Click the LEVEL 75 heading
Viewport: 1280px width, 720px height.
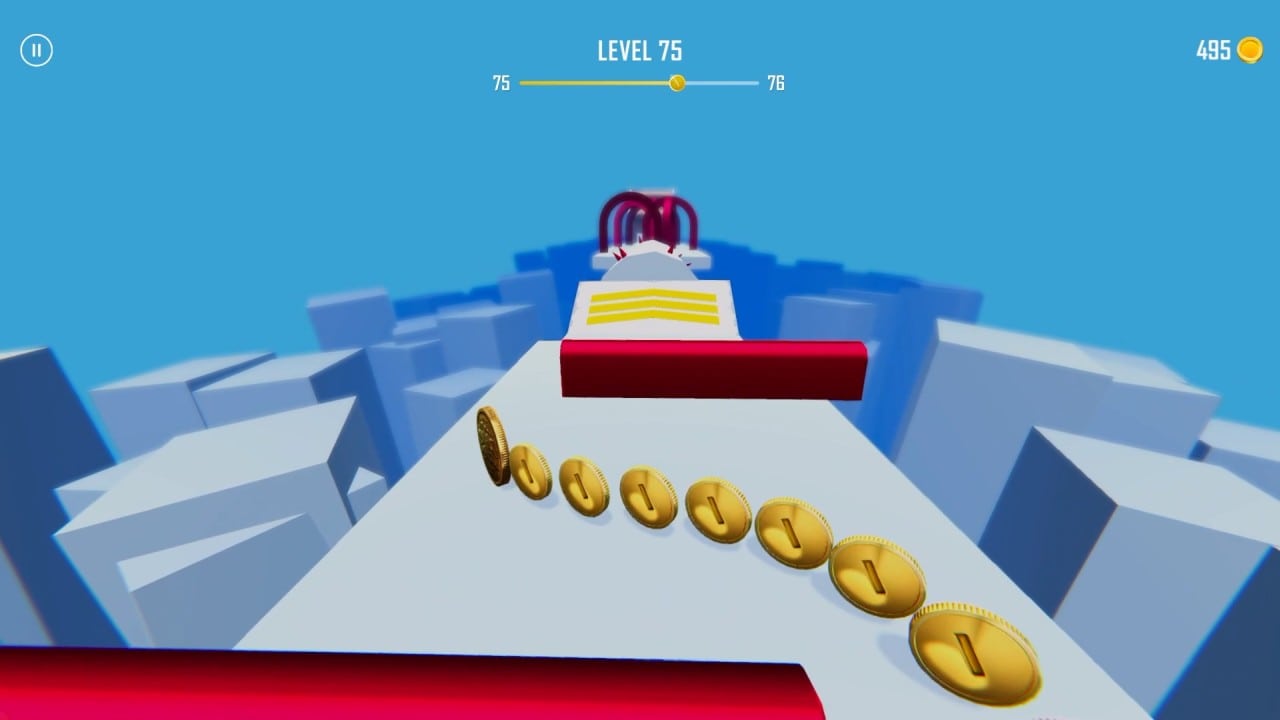[x=639, y=51]
